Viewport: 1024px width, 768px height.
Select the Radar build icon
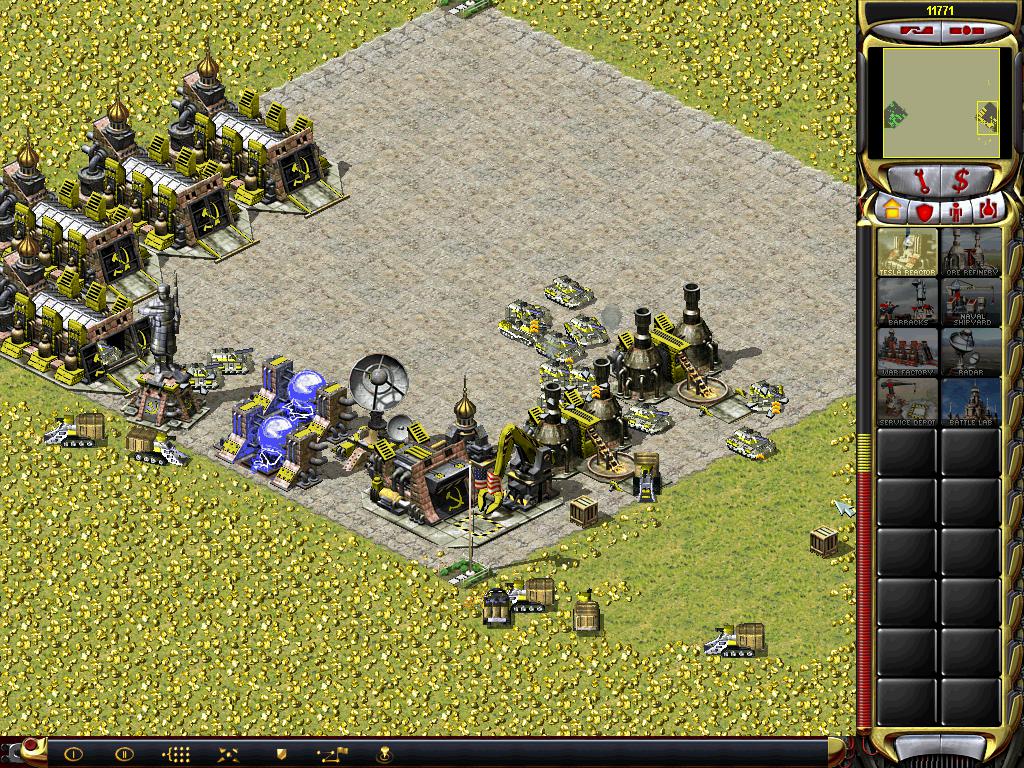tap(970, 352)
